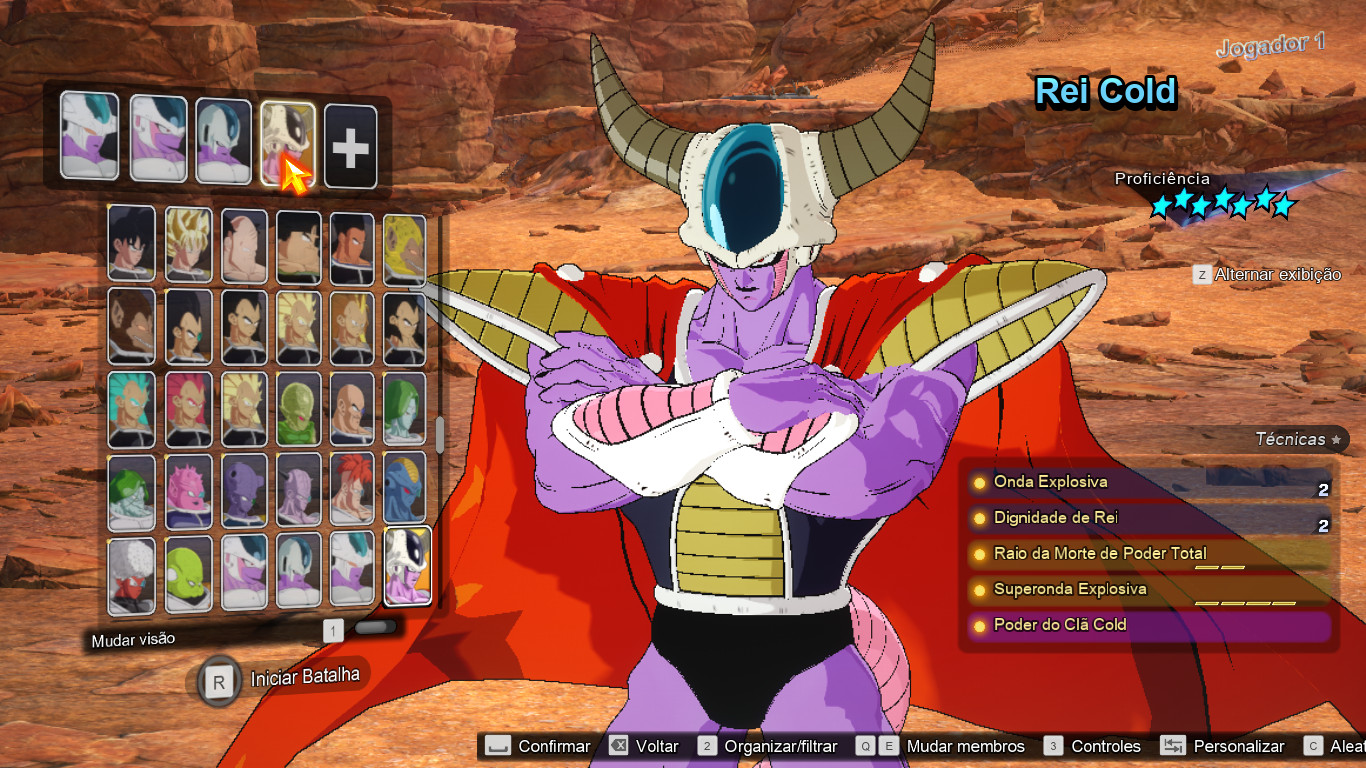Choose Recoome with the orange hair
1366x768 pixels.
point(353,490)
